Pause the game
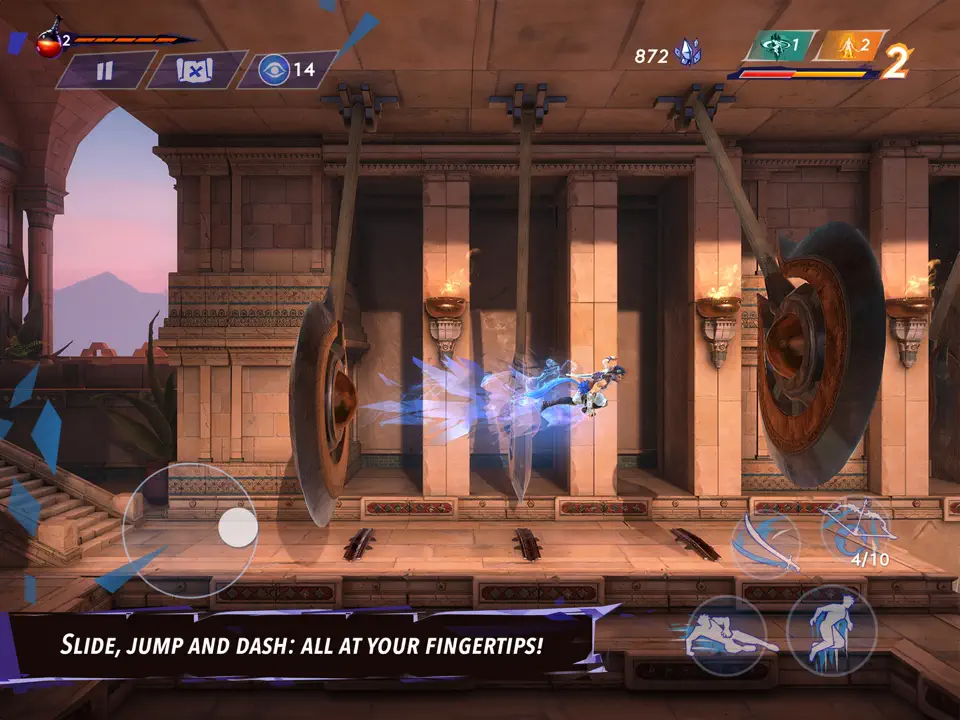The width and height of the screenshot is (960, 720). (105, 71)
